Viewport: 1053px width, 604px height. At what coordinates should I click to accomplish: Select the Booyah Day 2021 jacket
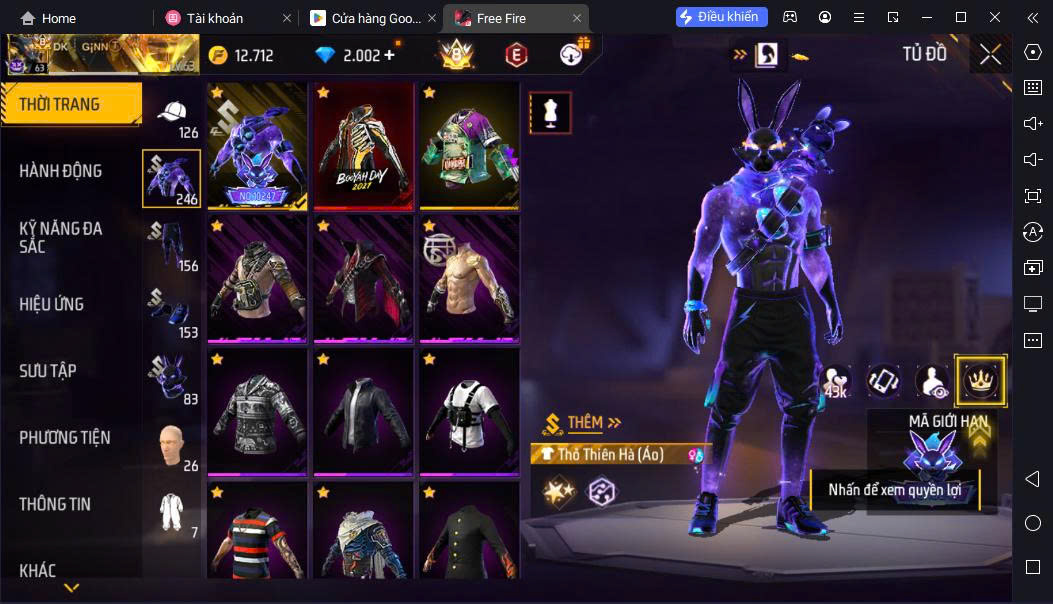pos(363,146)
